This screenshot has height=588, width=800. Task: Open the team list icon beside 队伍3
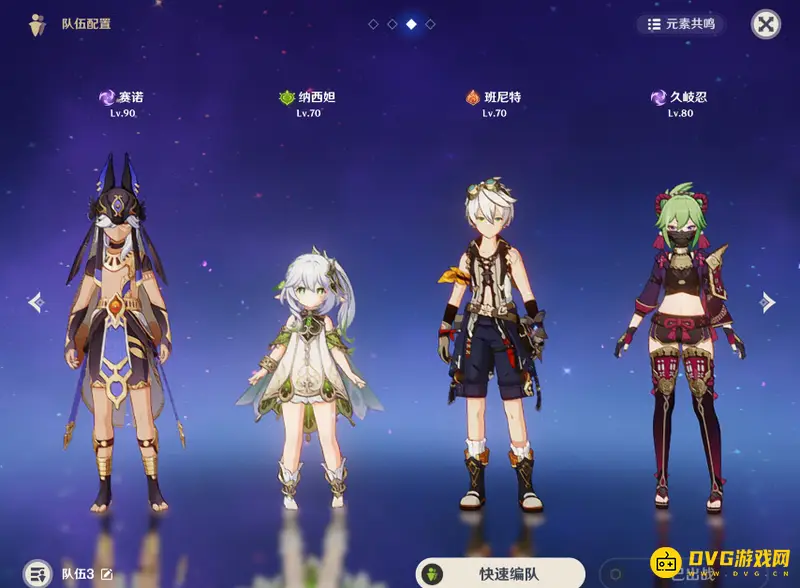(37, 573)
